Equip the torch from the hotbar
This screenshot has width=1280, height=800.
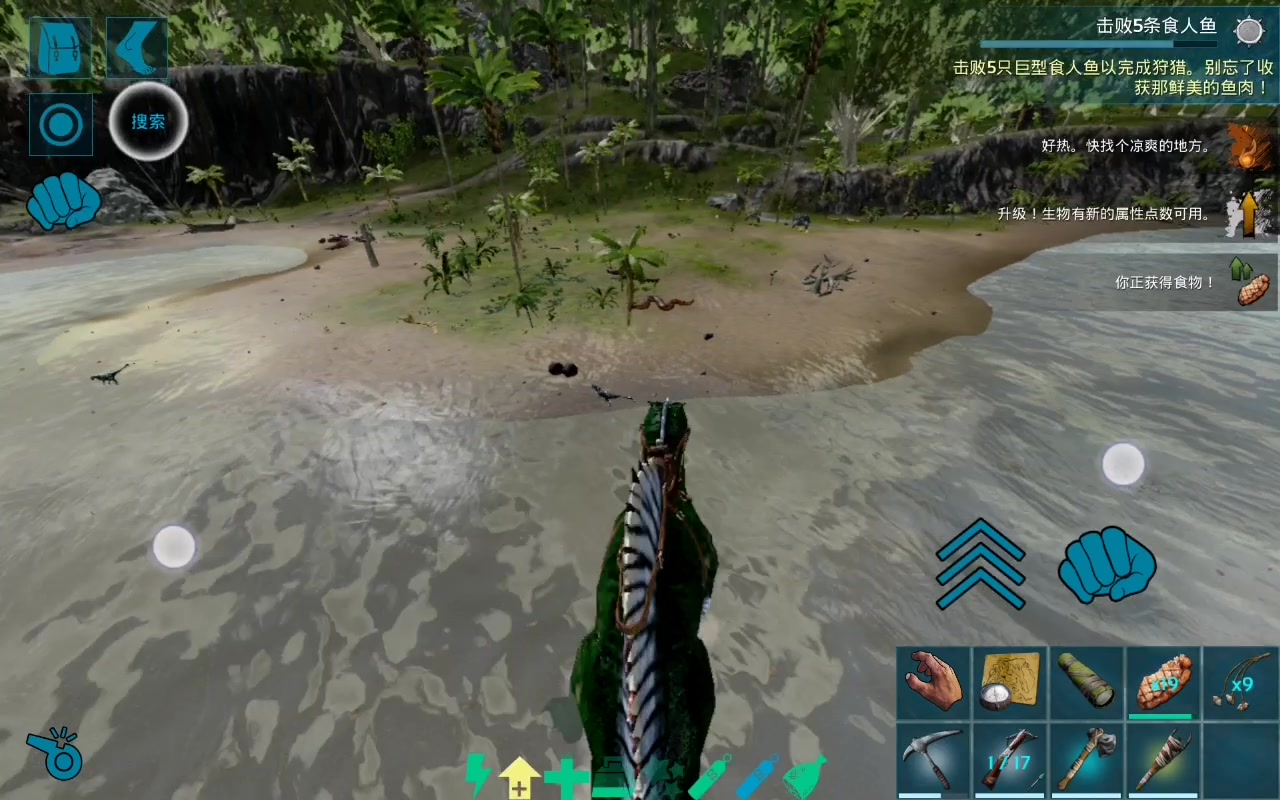[1163, 760]
